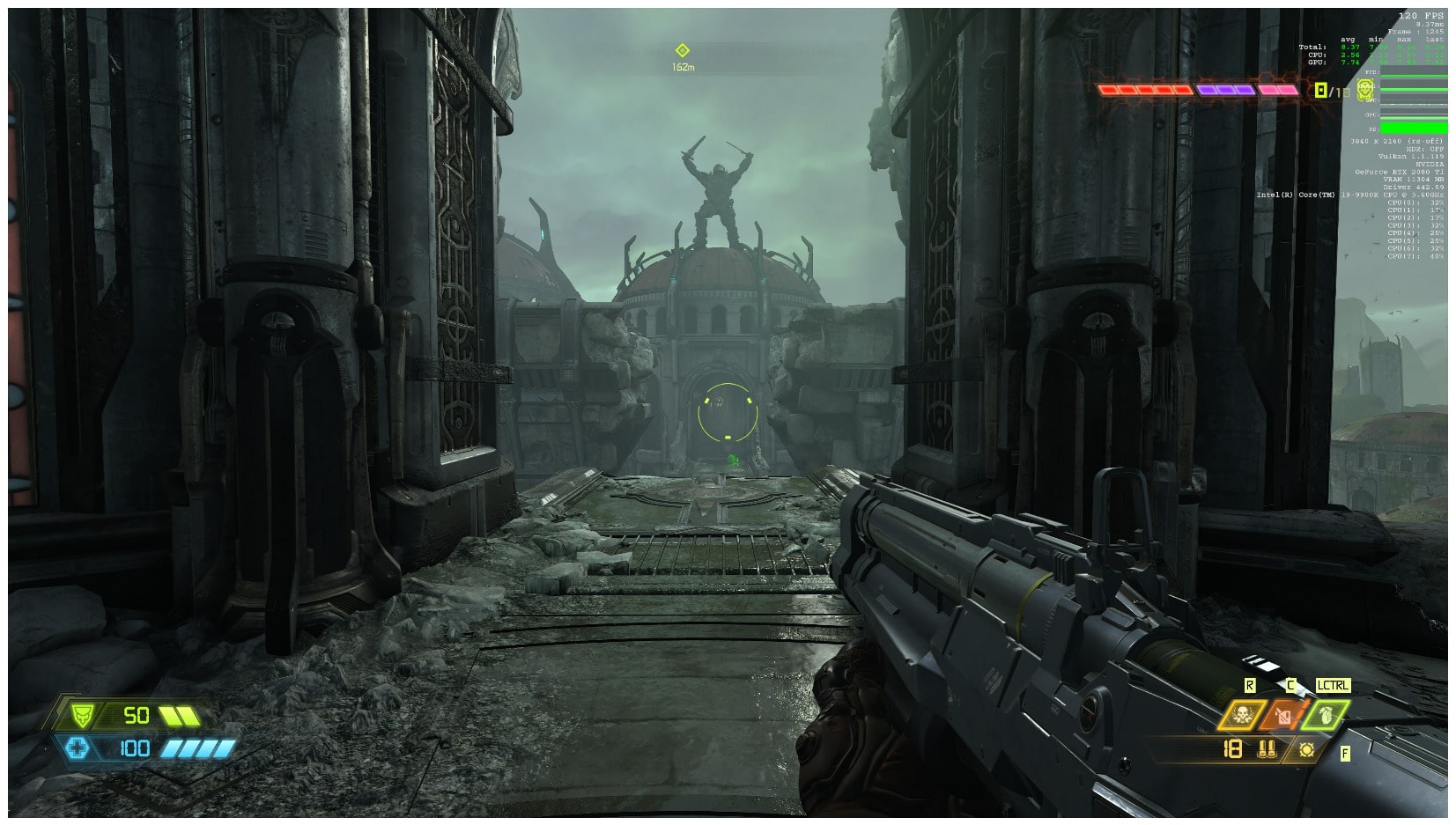Click the blue health cross icon

tap(79, 748)
